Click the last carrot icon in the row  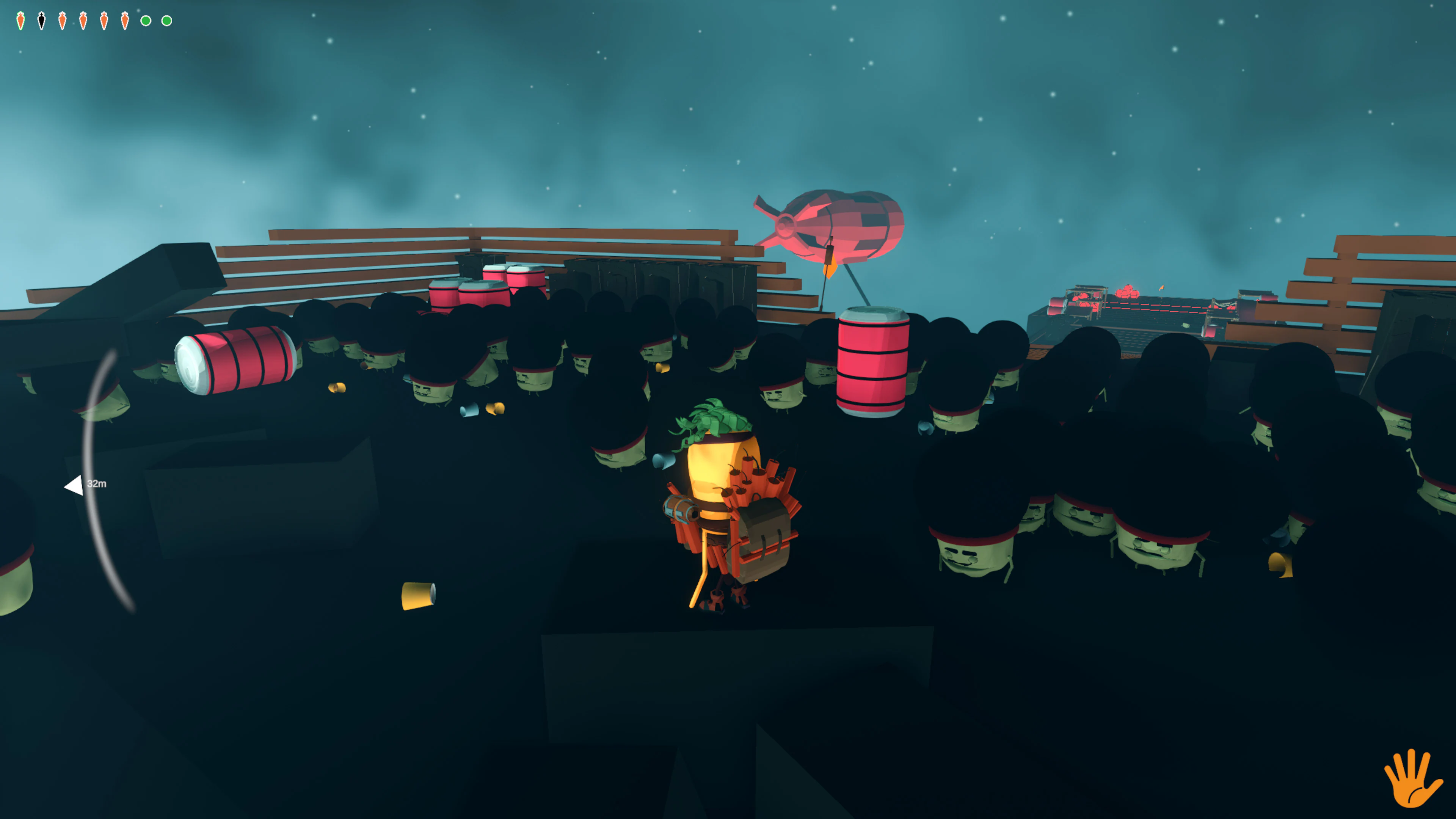126,20
